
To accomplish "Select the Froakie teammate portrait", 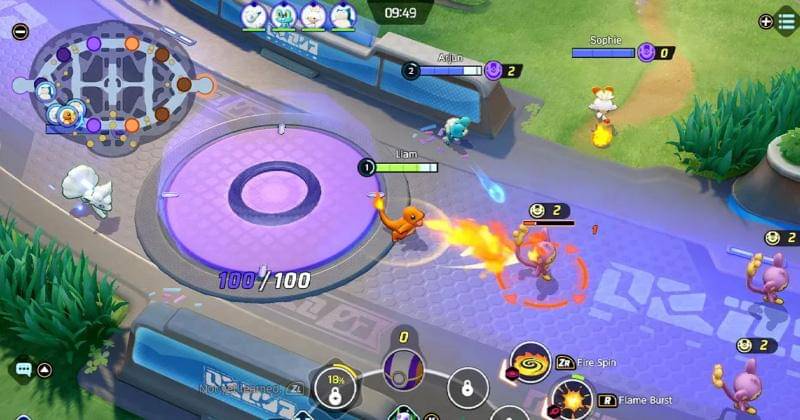I will coord(285,15).
